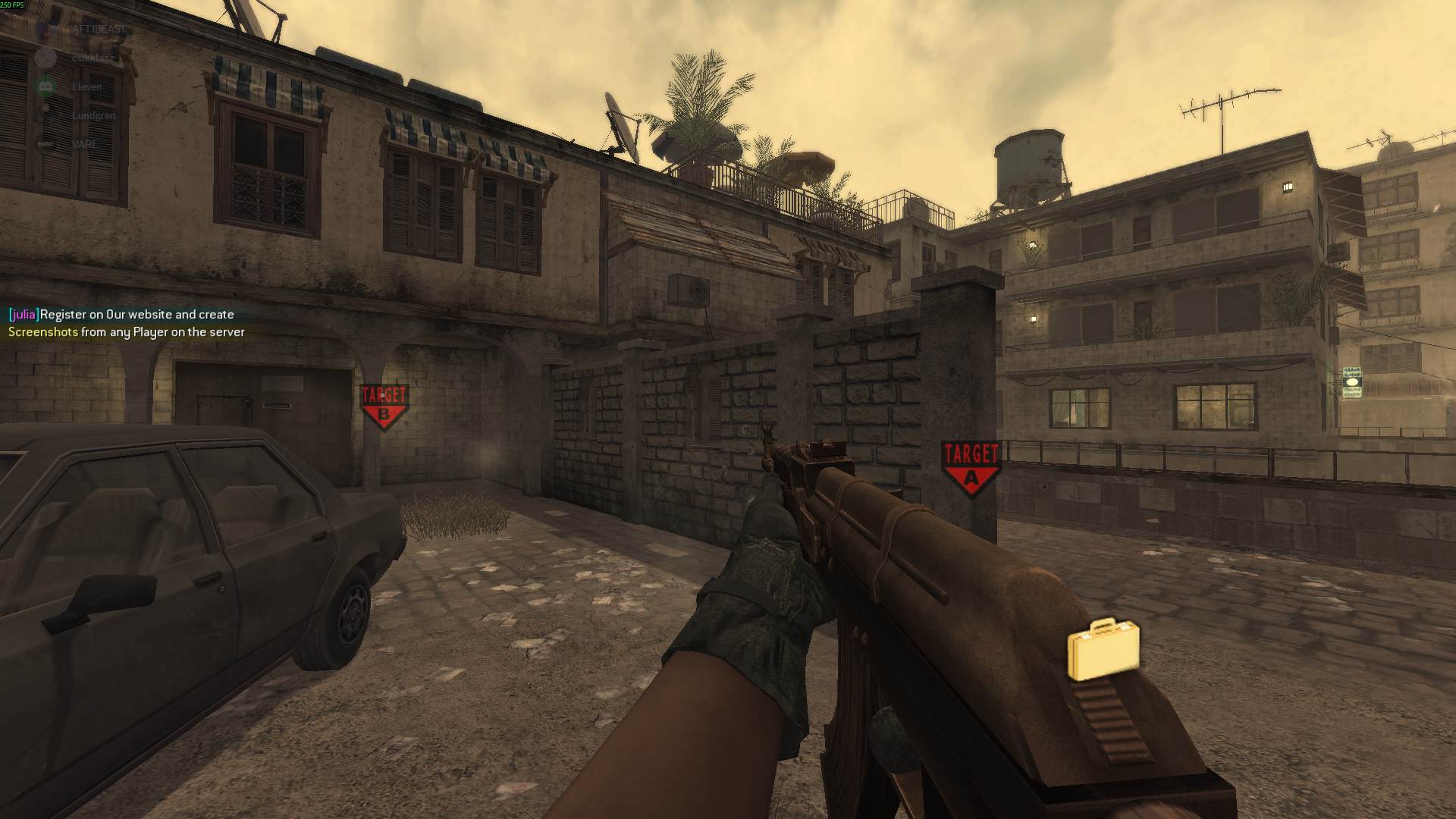
Task: Click the [julia] website registration message
Action: (120, 314)
